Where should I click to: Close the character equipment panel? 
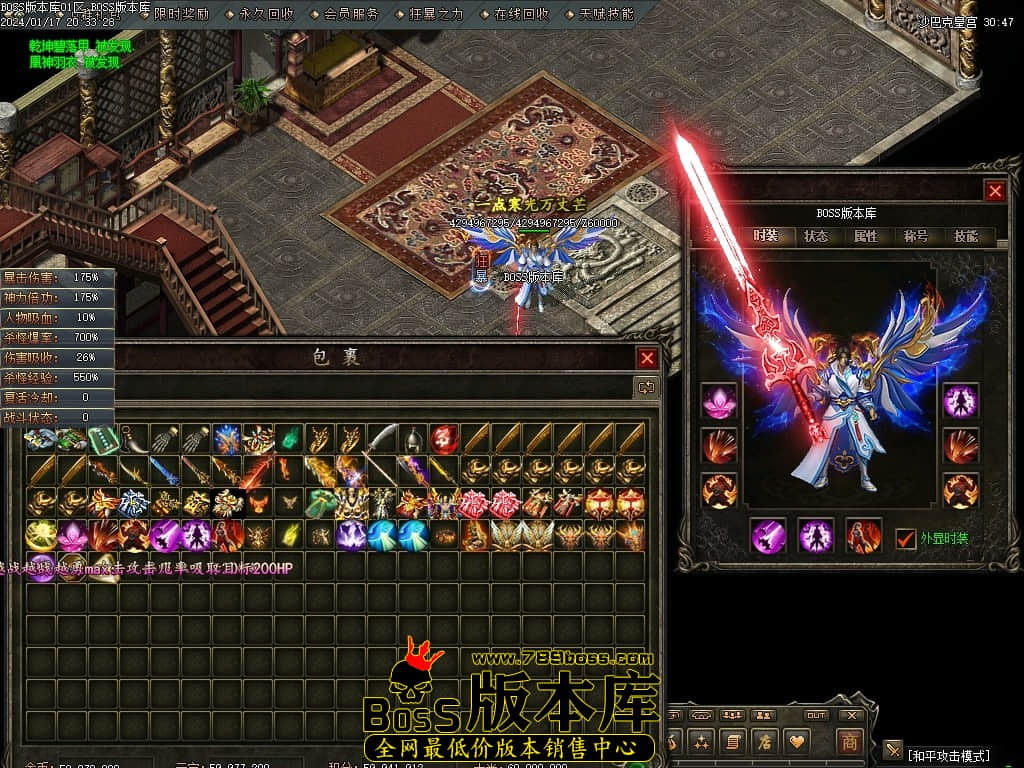pos(994,191)
